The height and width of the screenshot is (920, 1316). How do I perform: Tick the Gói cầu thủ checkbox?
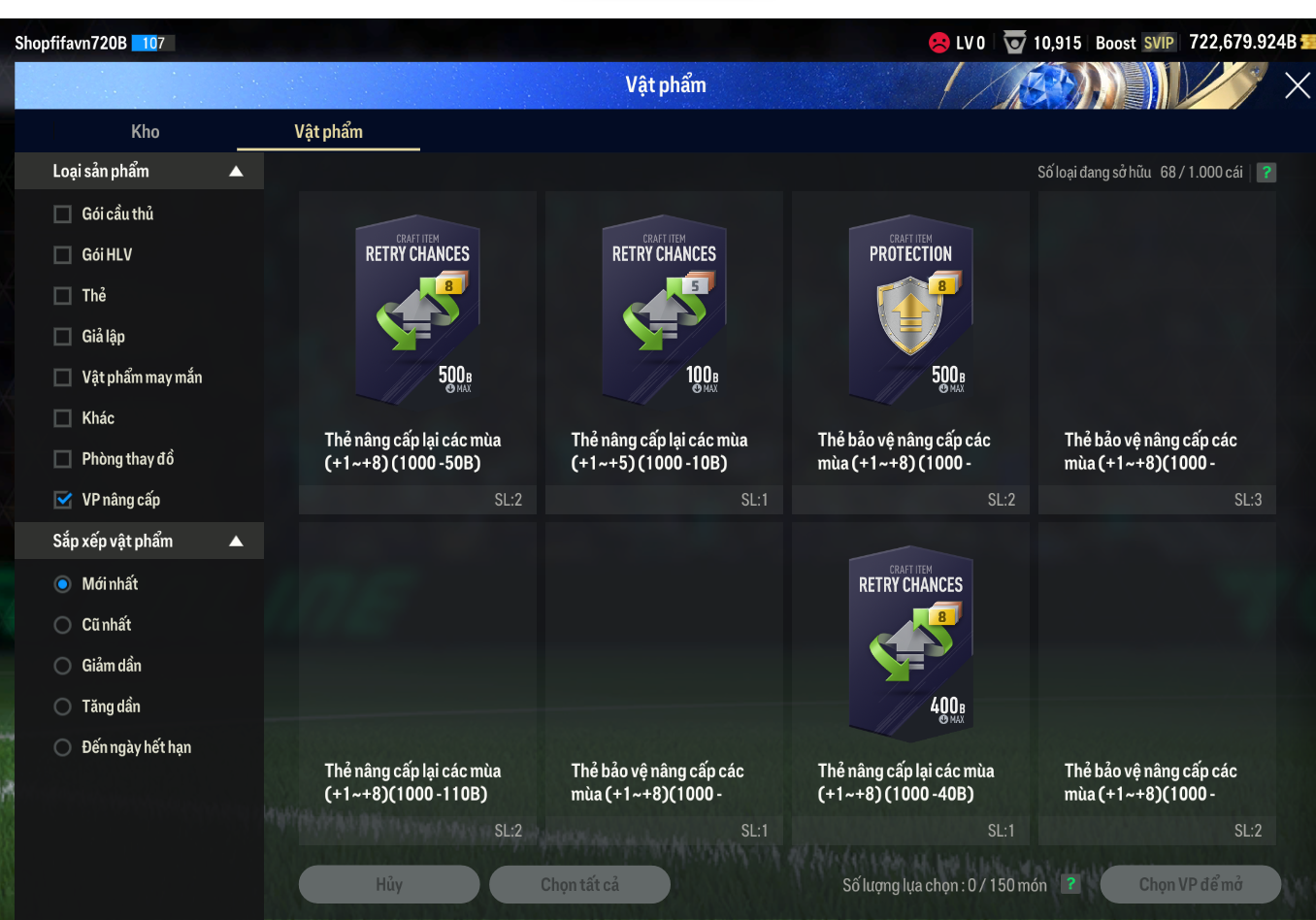63,214
